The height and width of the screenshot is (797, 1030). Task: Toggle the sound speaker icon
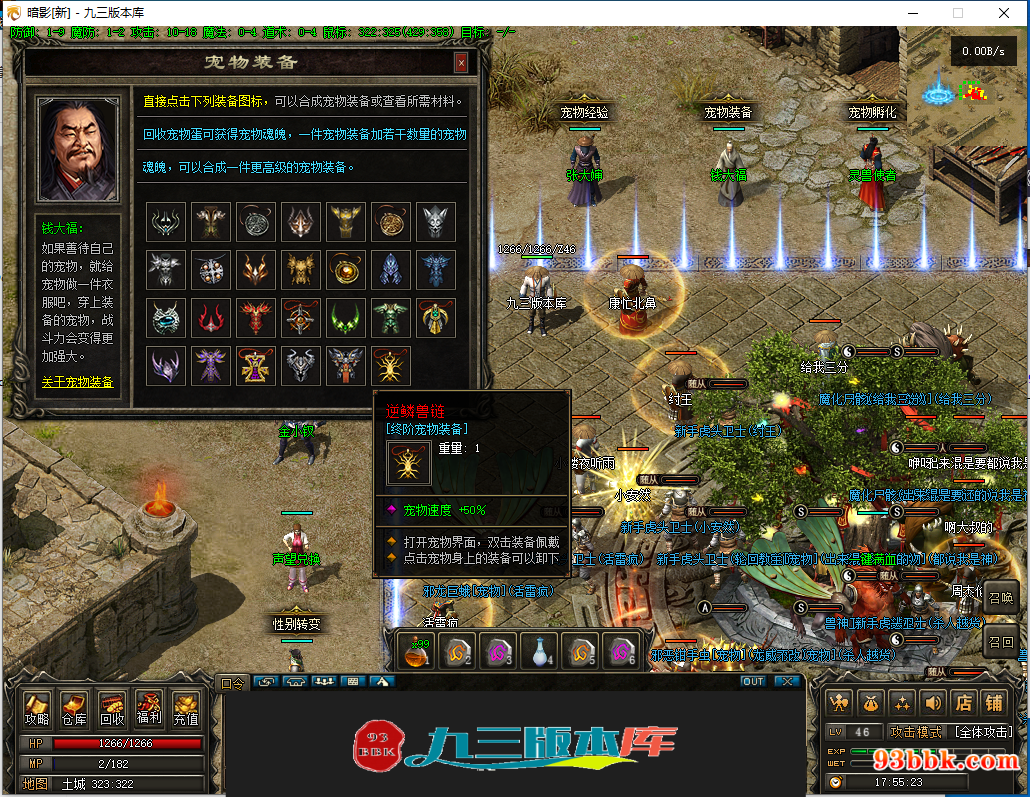coord(933,703)
